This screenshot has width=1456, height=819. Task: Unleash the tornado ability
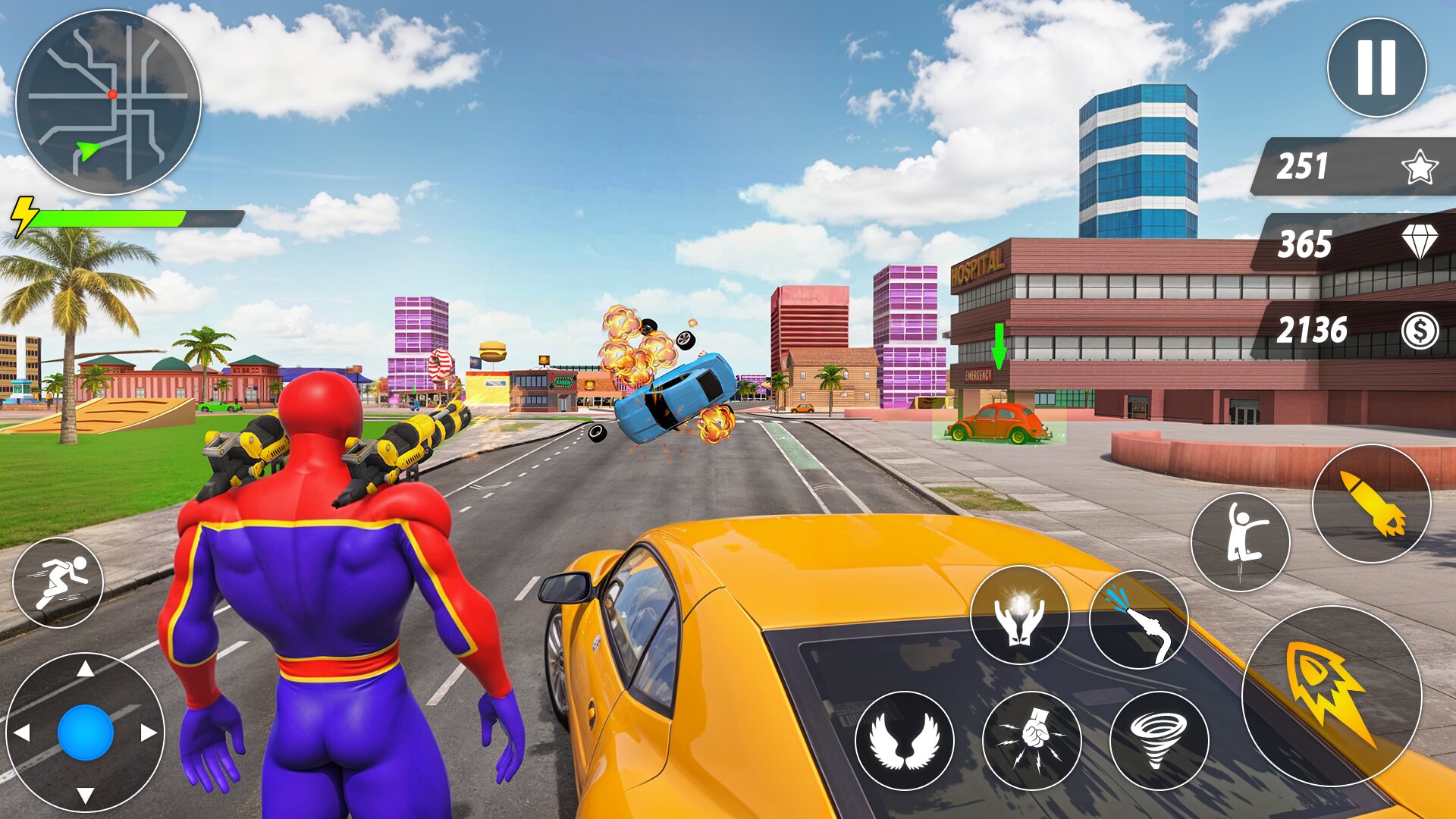click(1159, 740)
